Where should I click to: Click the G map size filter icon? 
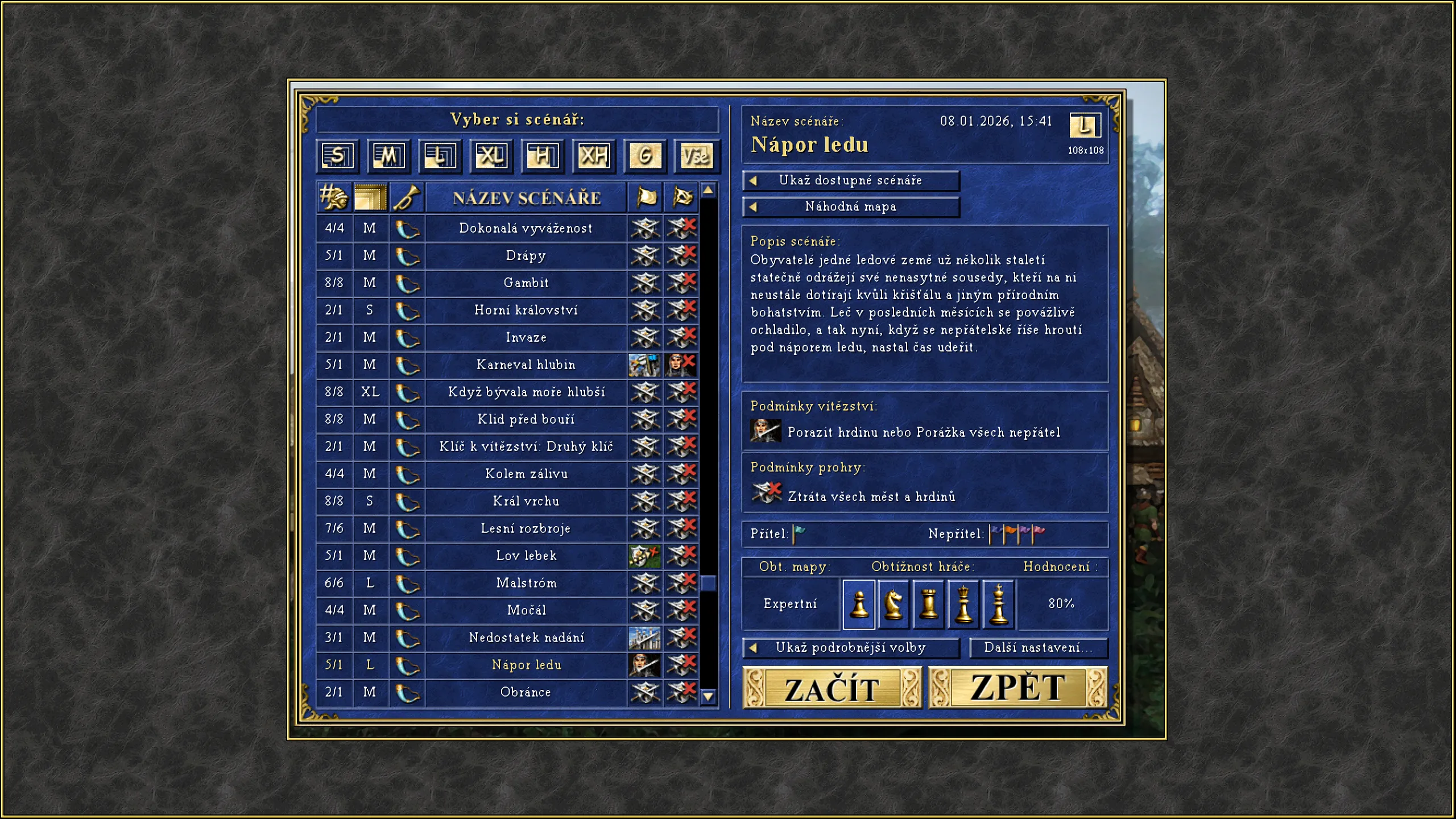coord(644,156)
